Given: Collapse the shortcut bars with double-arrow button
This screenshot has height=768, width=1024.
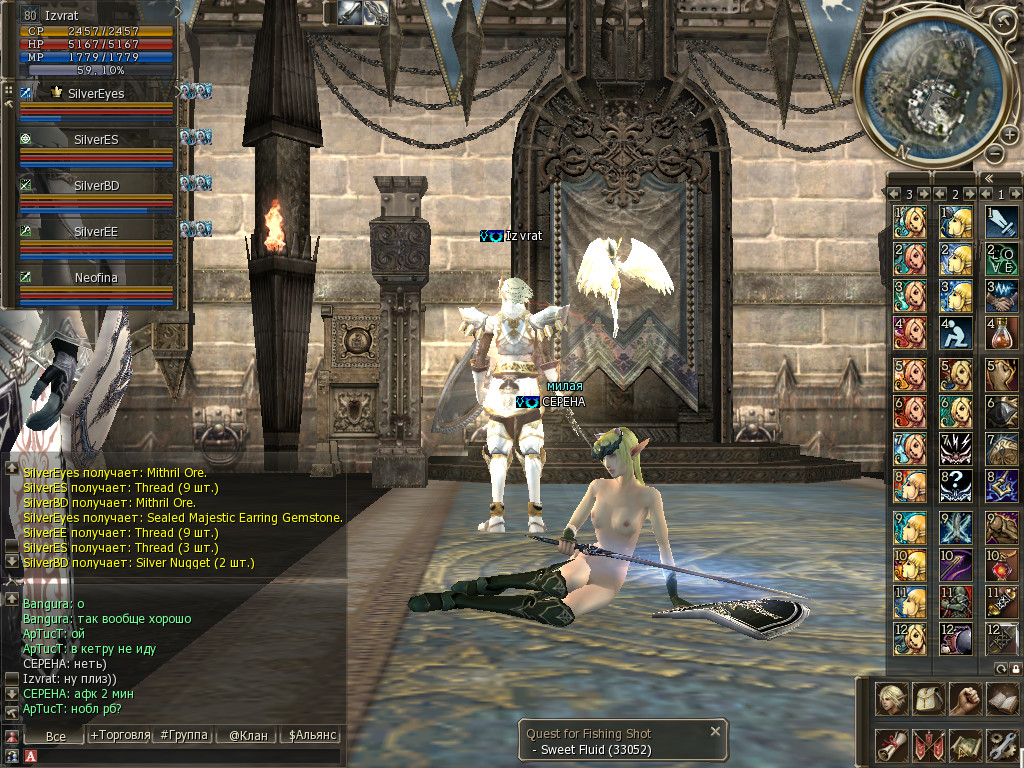Looking at the screenshot, I should pos(988,178).
